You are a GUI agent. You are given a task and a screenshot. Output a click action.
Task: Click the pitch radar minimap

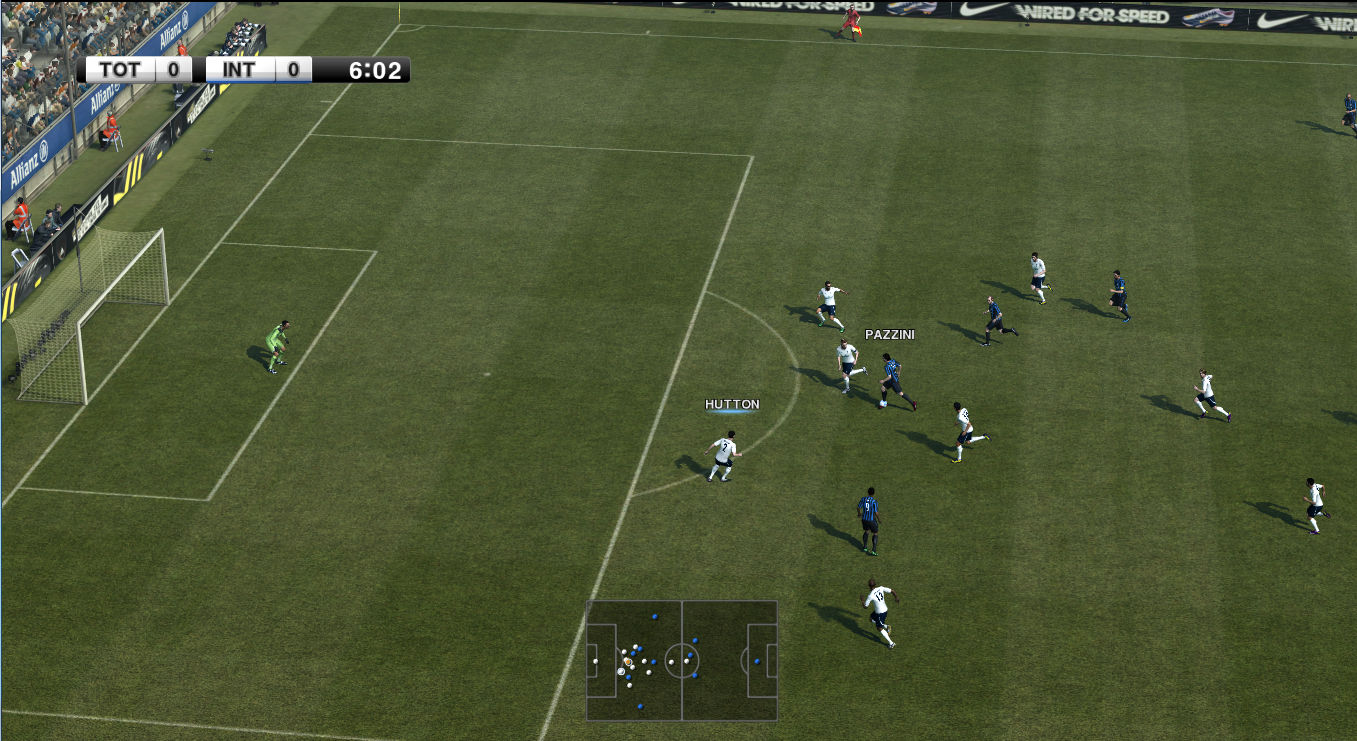tap(682, 660)
